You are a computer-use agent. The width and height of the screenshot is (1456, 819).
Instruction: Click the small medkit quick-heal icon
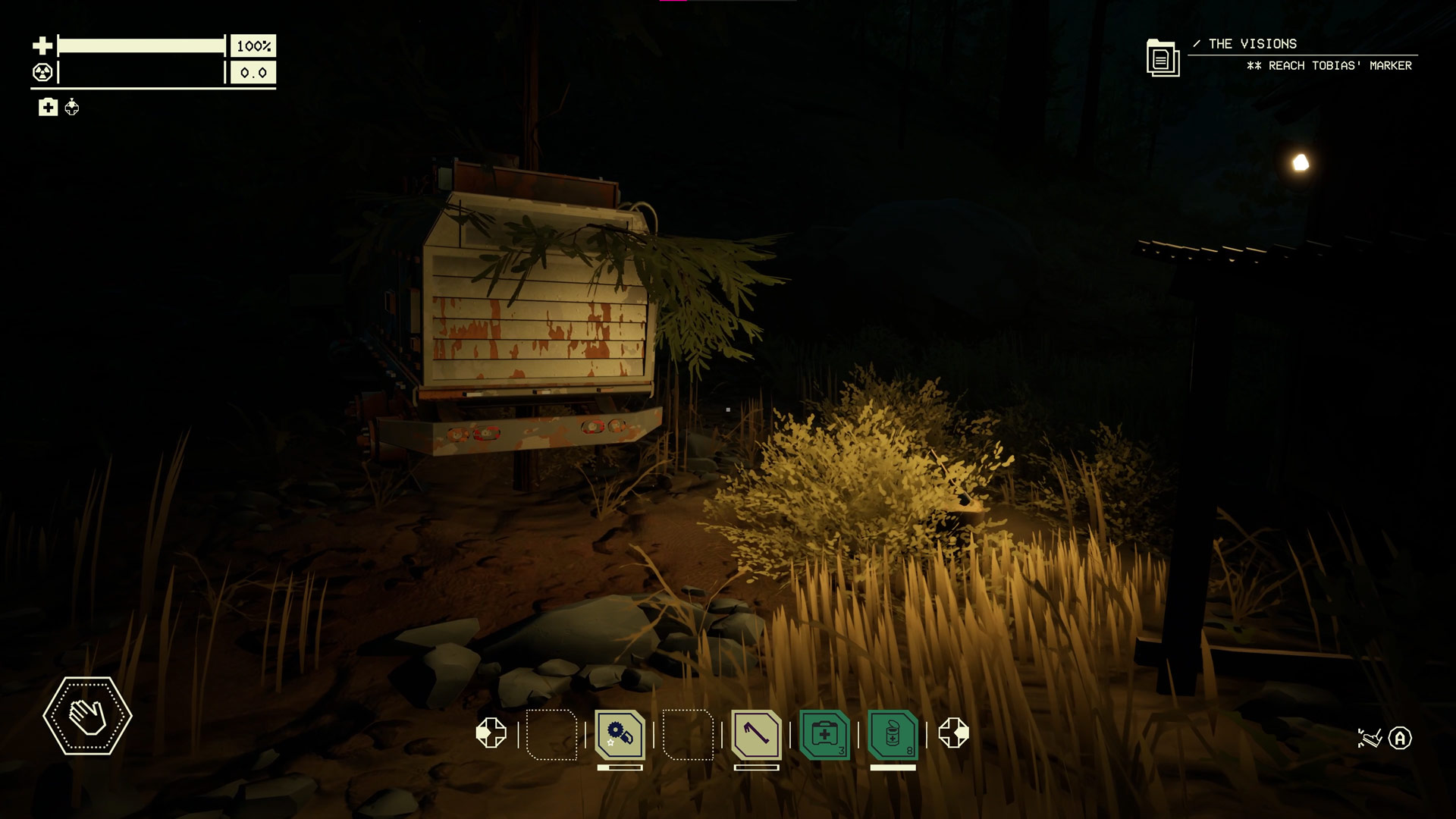[48, 108]
